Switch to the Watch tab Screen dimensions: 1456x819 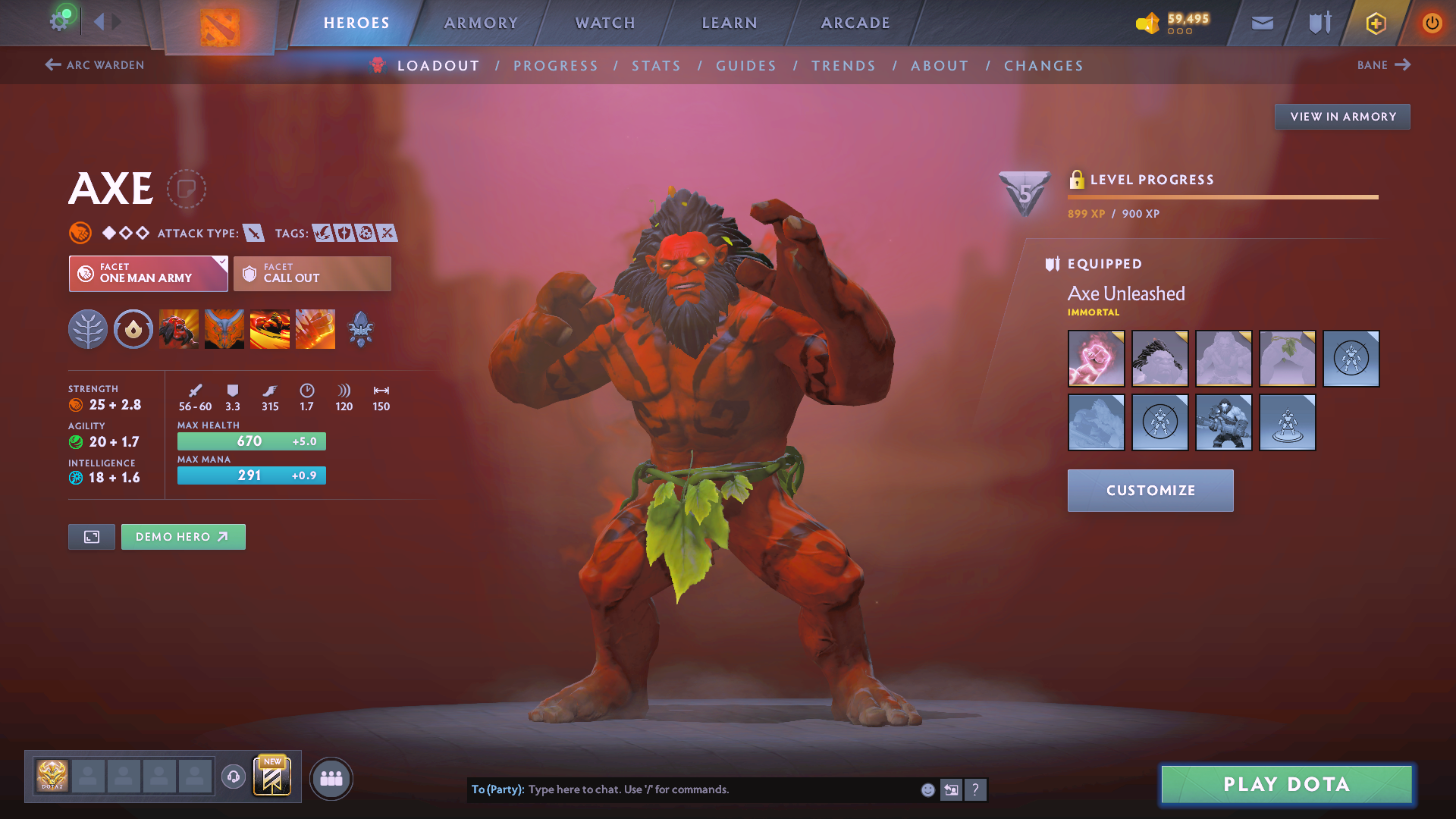click(x=605, y=23)
